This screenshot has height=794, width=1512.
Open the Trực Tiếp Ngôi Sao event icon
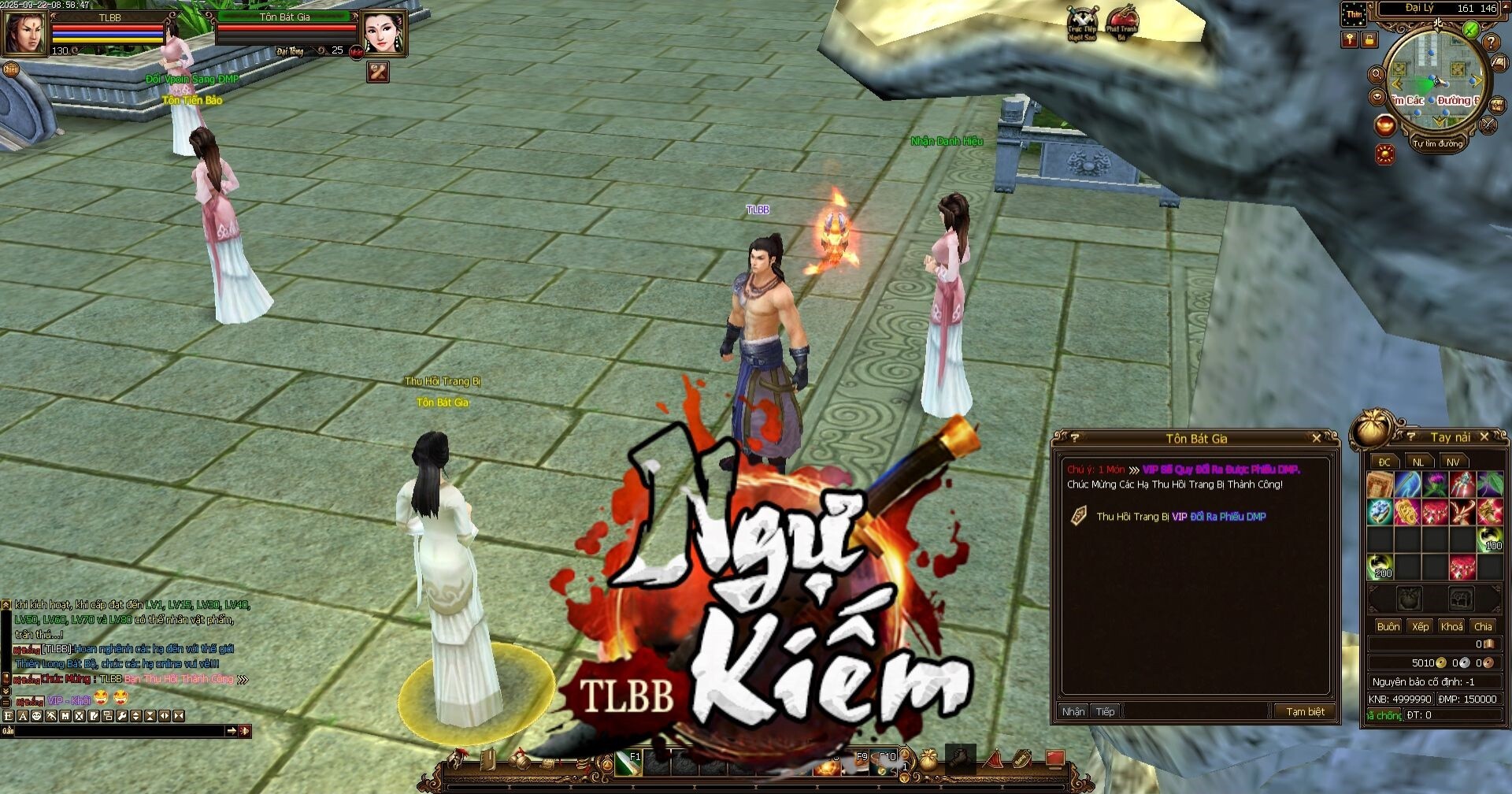[x=1082, y=24]
